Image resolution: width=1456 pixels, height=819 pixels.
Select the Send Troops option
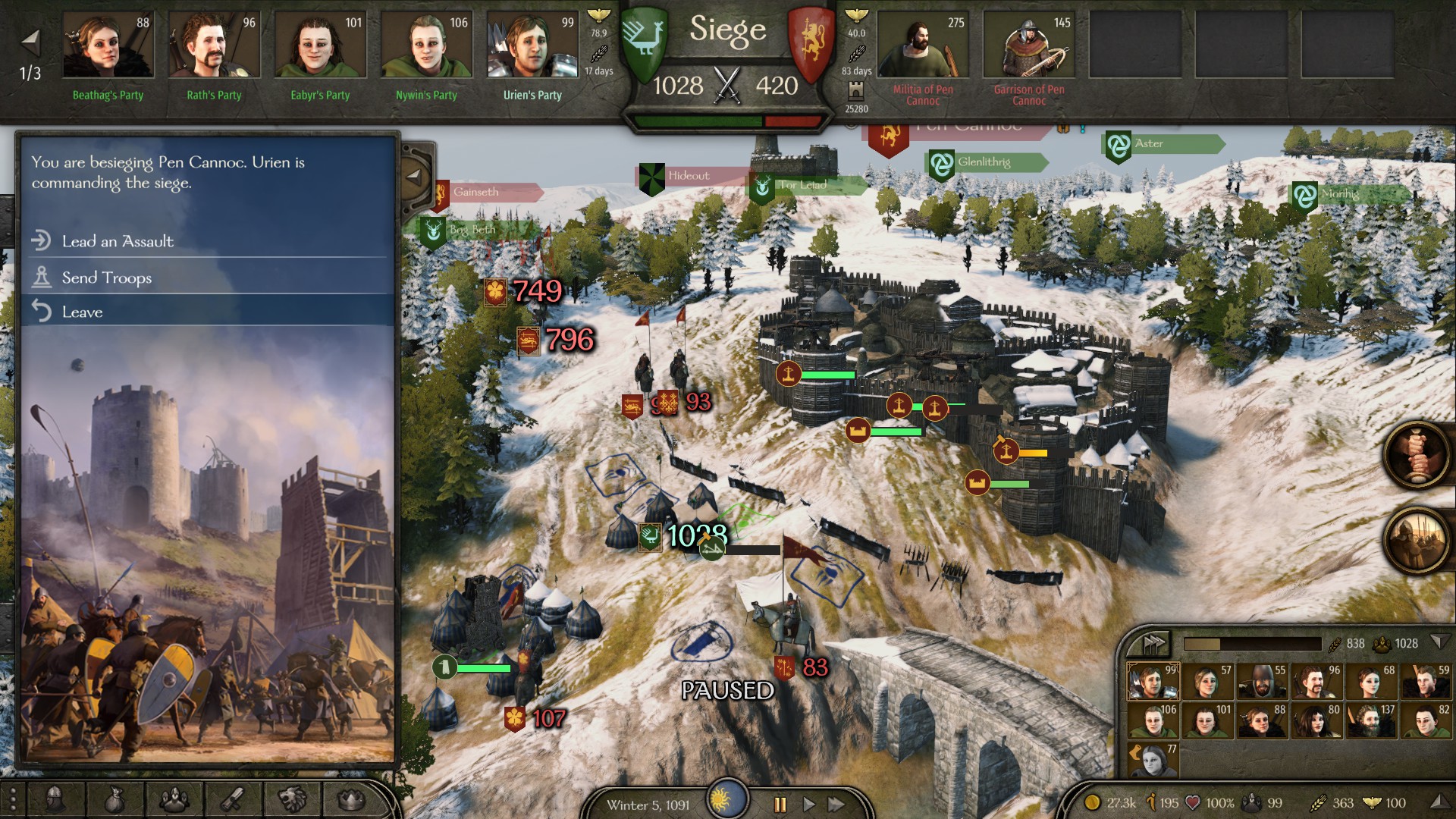[x=107, y=278]
